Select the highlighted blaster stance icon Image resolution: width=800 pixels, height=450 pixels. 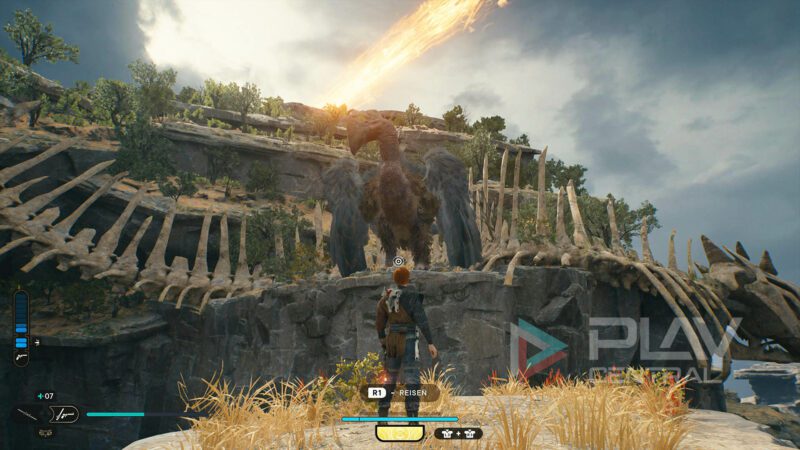[64, 413]
